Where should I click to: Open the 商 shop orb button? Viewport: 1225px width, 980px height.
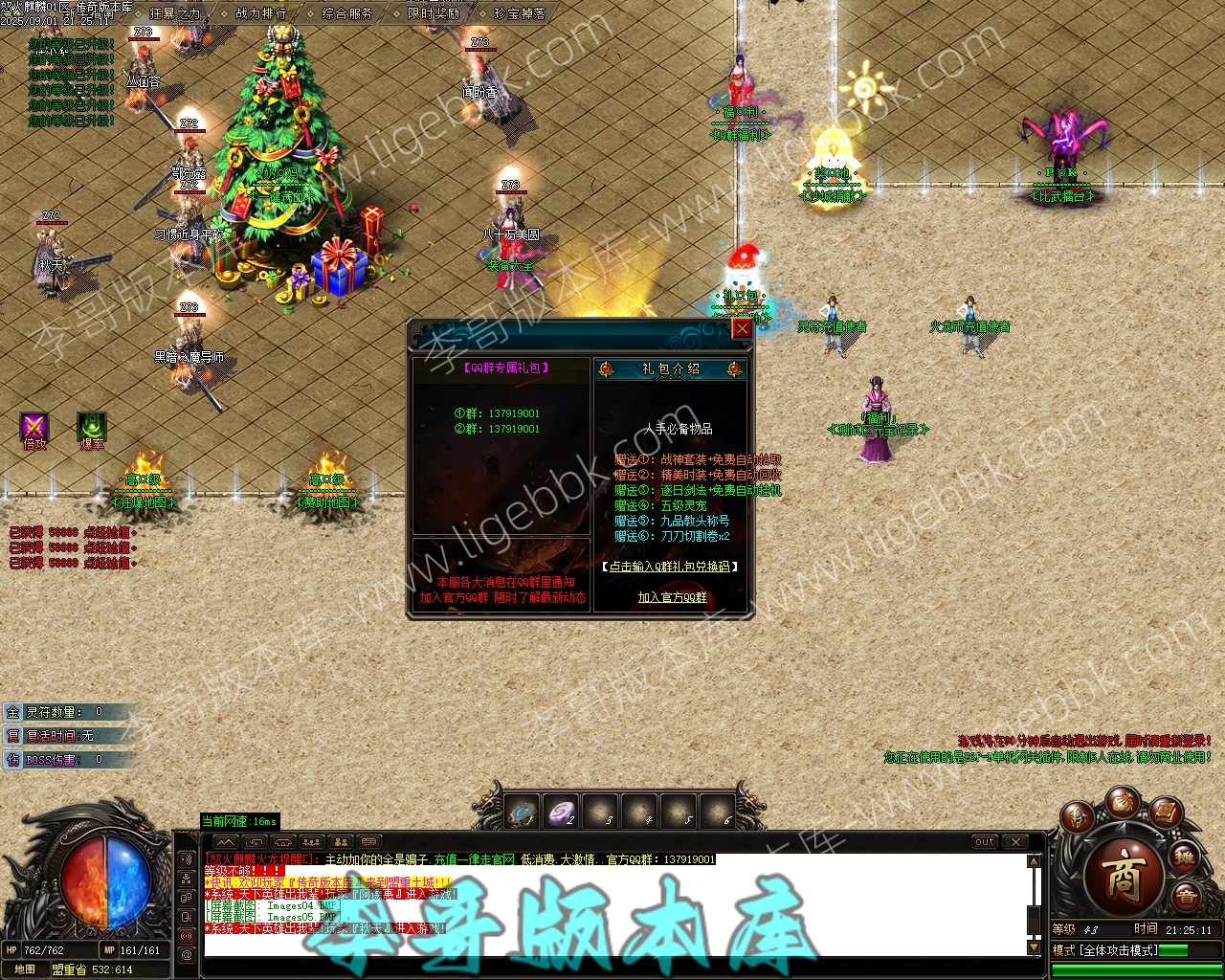pos(1122,873)
